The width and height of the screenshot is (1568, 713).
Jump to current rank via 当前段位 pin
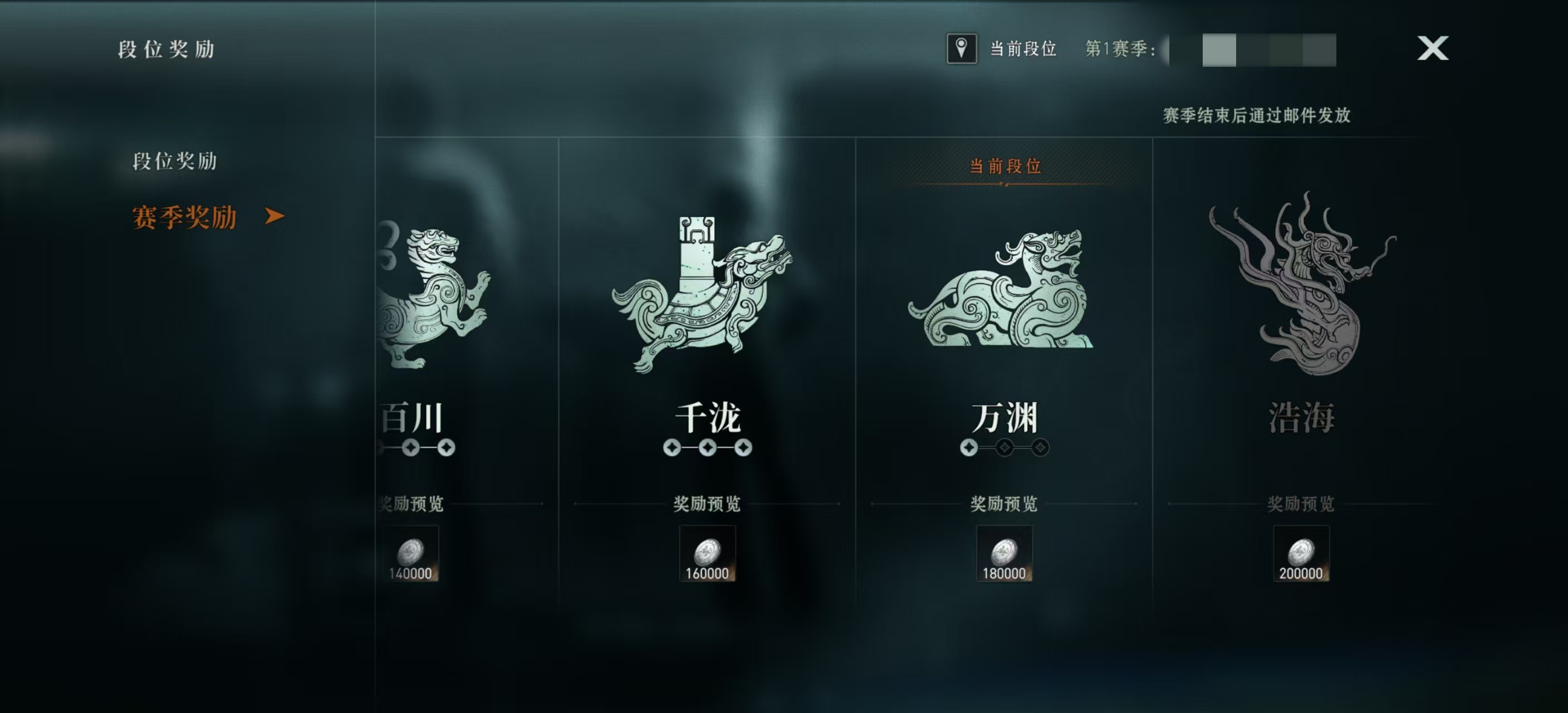point(961,48)
